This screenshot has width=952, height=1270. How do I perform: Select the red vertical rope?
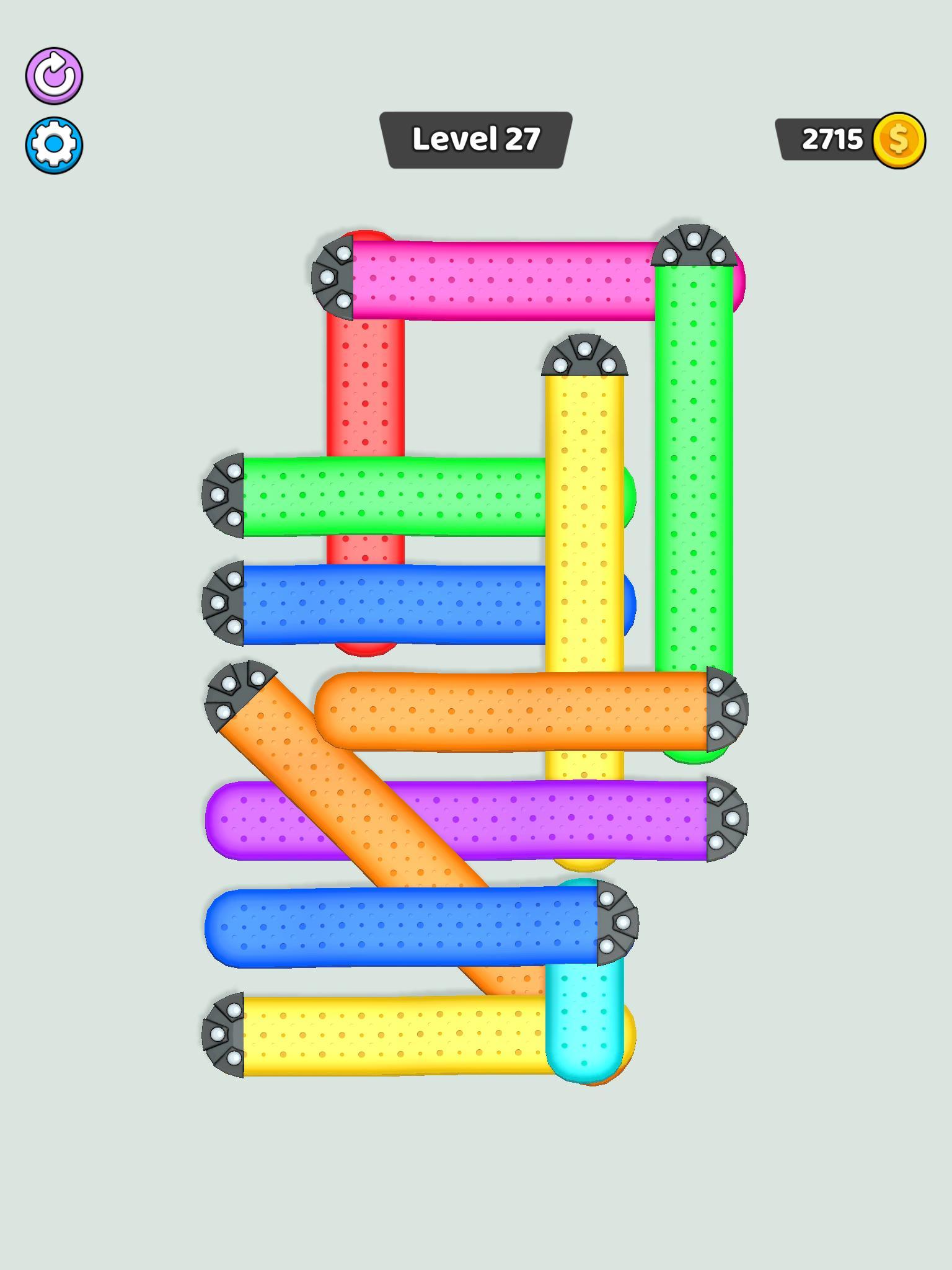click(x=367, y=403)
